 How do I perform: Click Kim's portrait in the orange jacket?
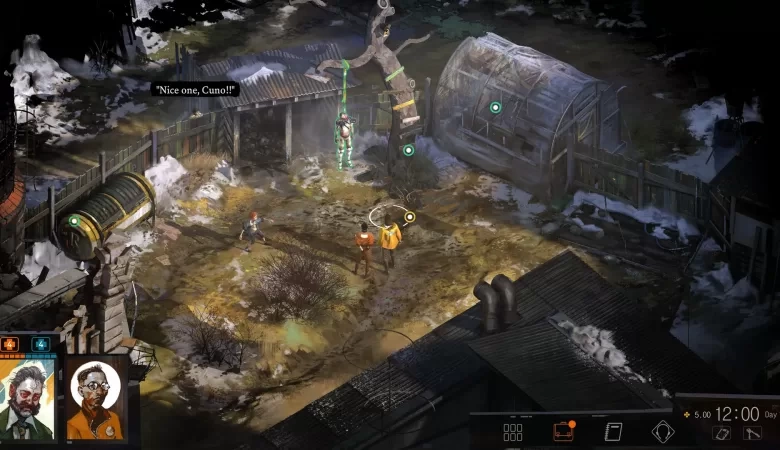[x=94, y=398]
